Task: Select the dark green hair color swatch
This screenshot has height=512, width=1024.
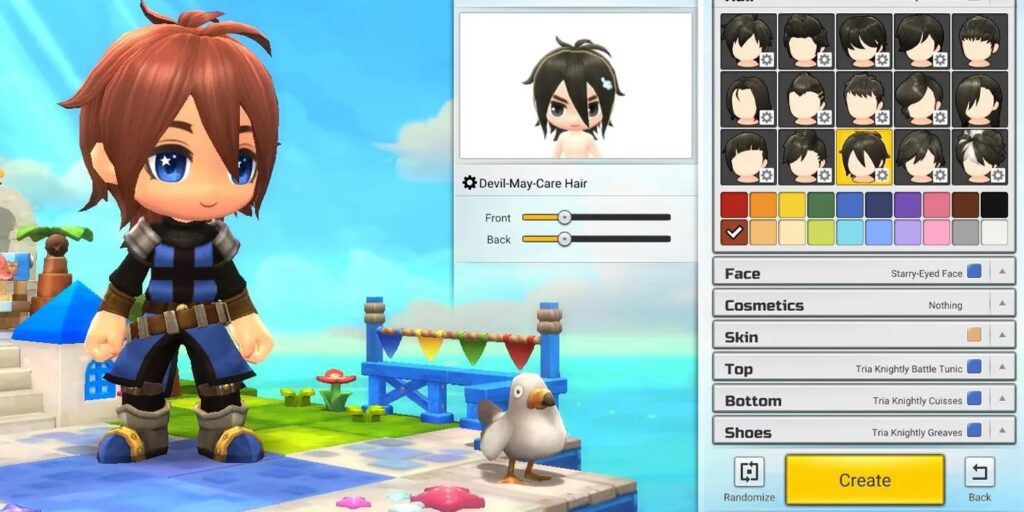Action: click(x=821, y=205)
